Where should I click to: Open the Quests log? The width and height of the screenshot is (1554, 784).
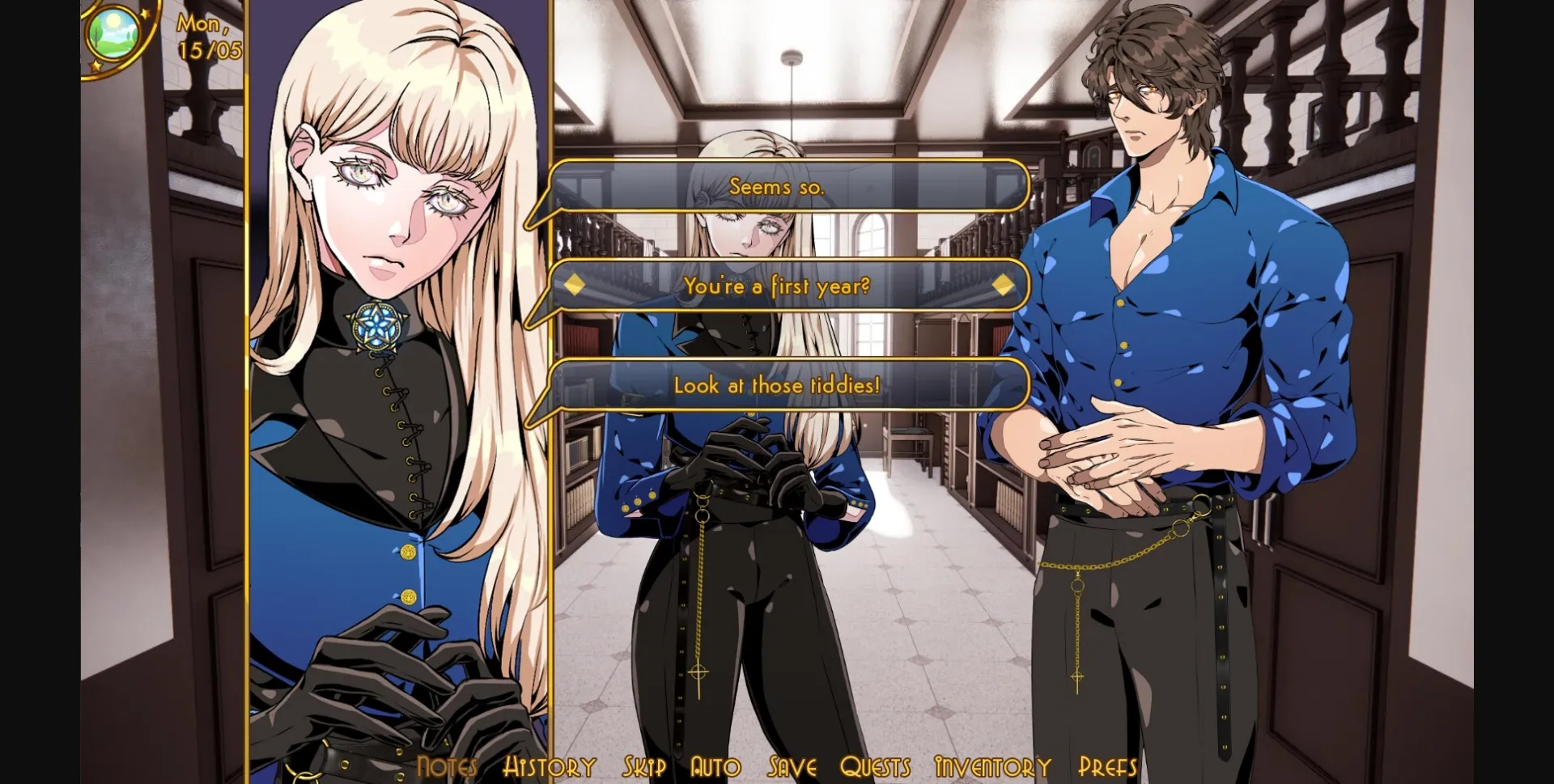pyautogui.click(x=876, y=765)
